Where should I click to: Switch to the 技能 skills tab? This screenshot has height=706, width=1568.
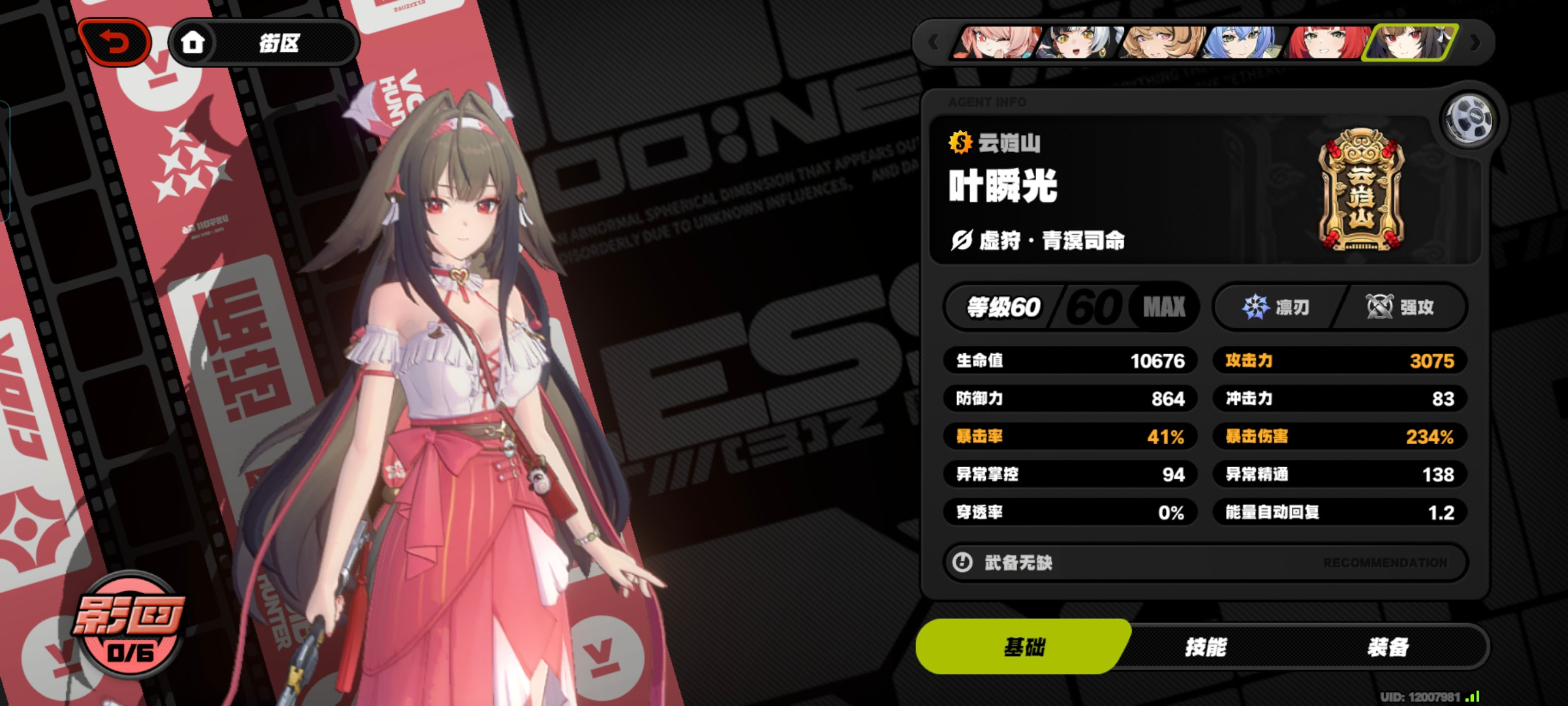(1205, 647)
